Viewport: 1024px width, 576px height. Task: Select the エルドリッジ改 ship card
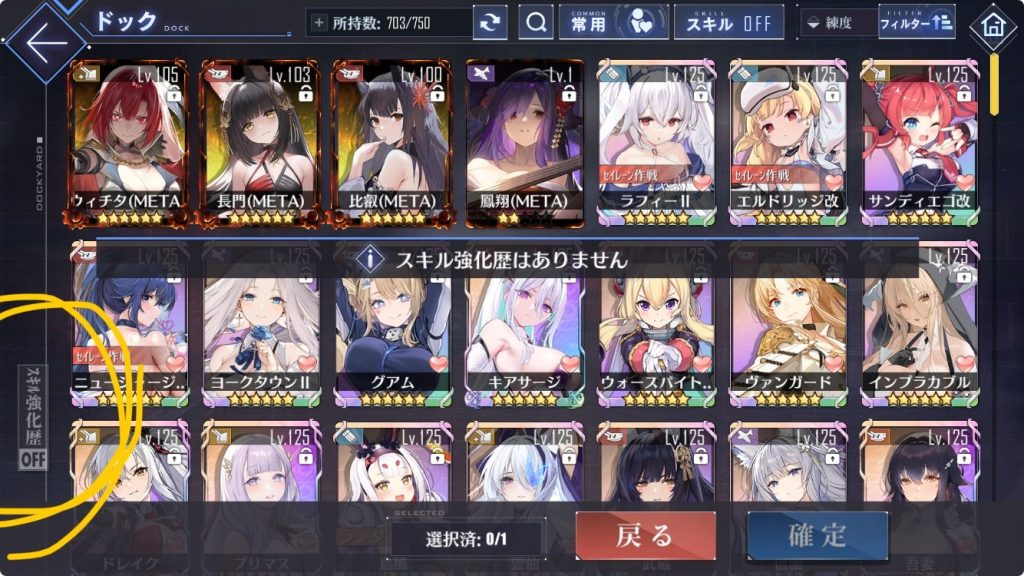[788, 138]
